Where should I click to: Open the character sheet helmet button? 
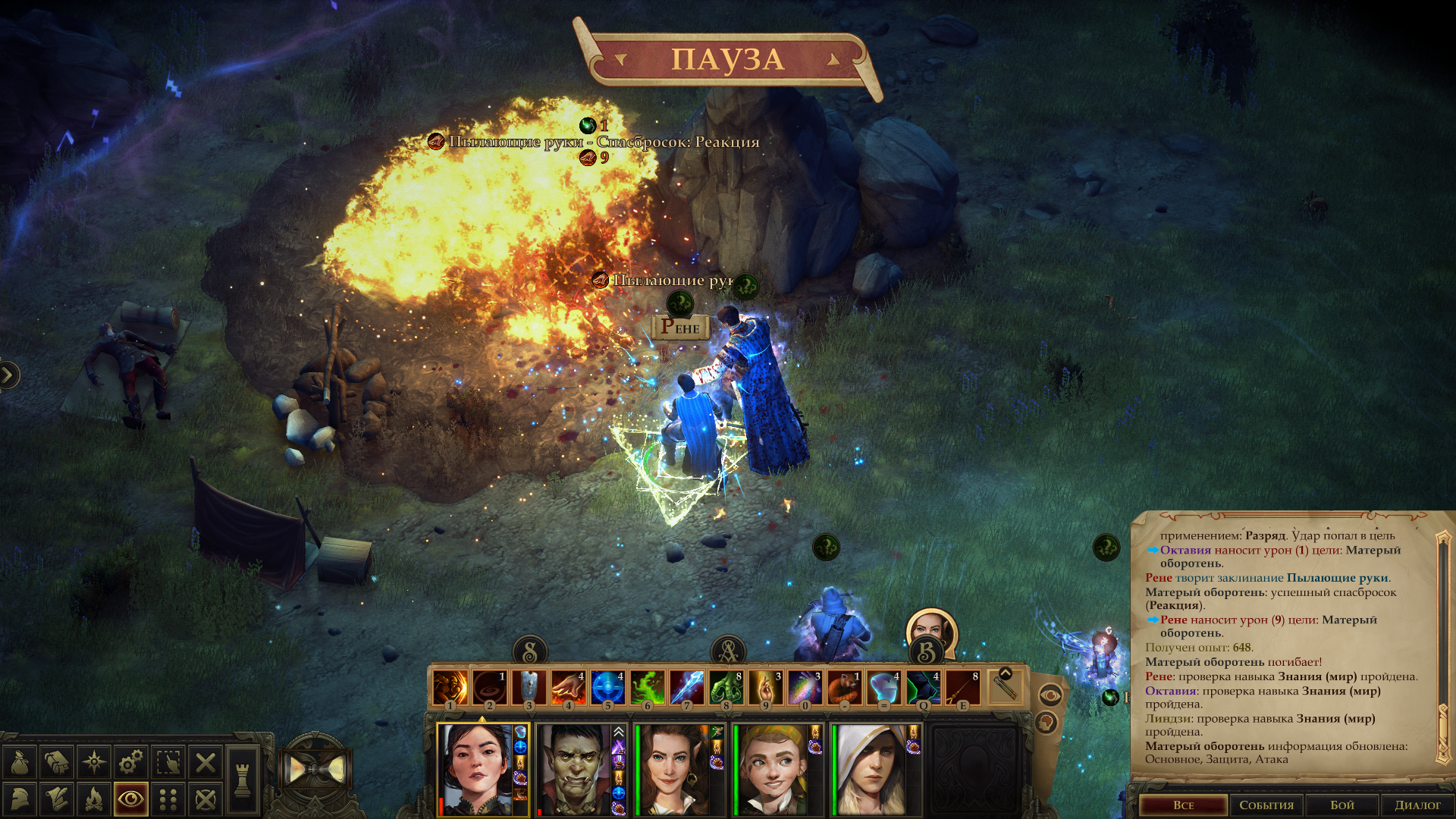pyautogui.click(x=20, y=799)
